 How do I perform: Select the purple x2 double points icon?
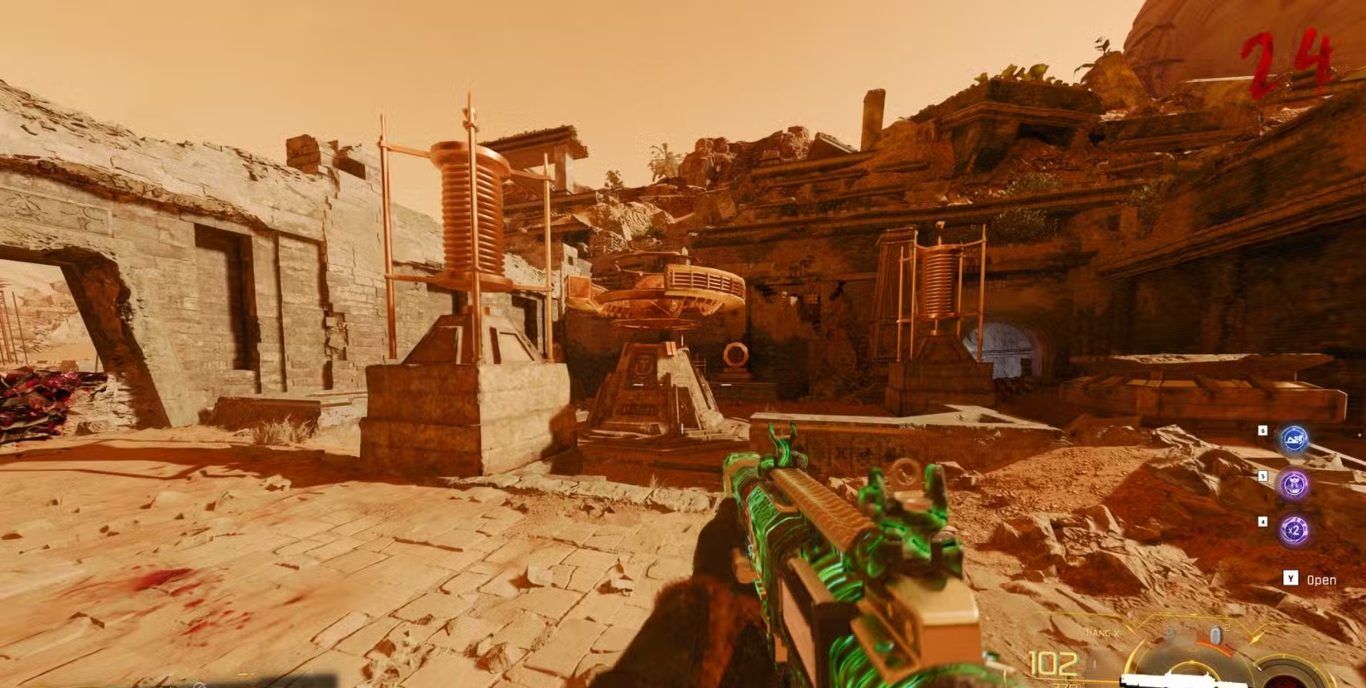point(1294,530)
